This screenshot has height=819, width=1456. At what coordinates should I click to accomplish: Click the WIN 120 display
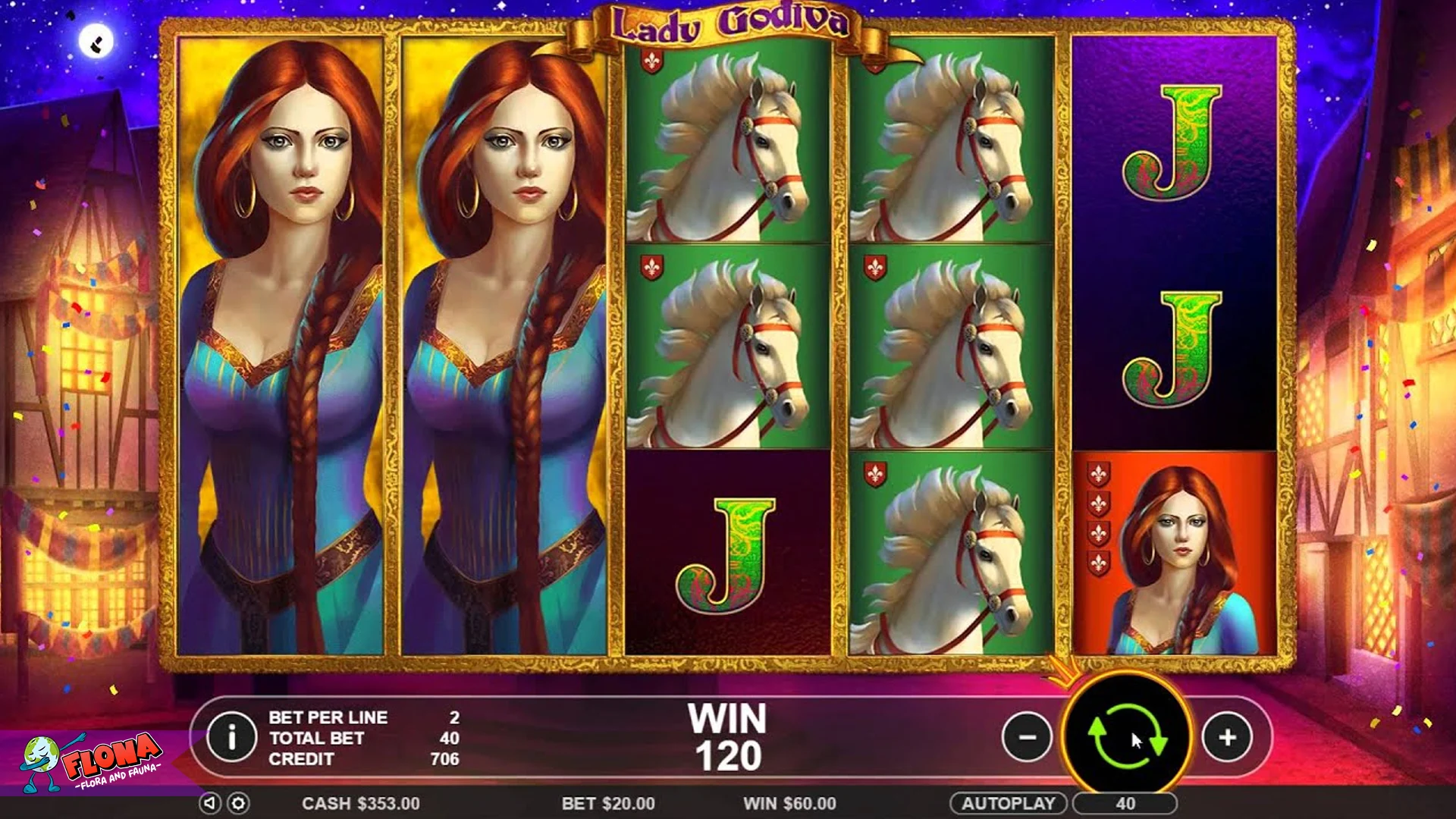tap(726, 736)
